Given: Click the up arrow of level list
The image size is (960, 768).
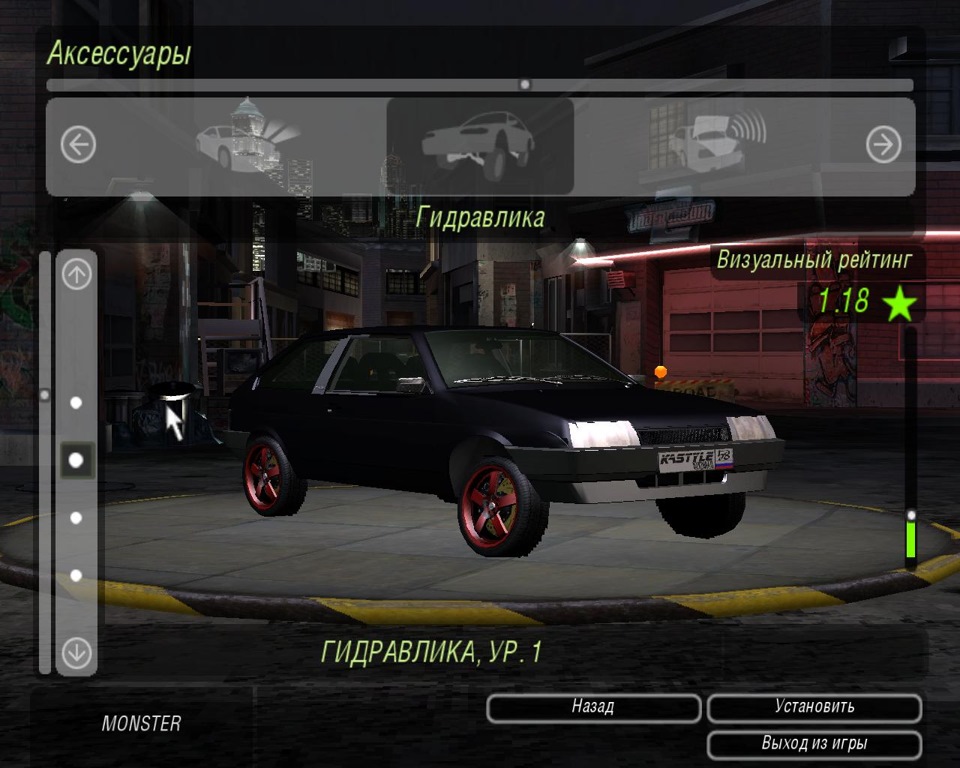Looking at the screenshot, I should pyautogui.click(x=77, y=273).
